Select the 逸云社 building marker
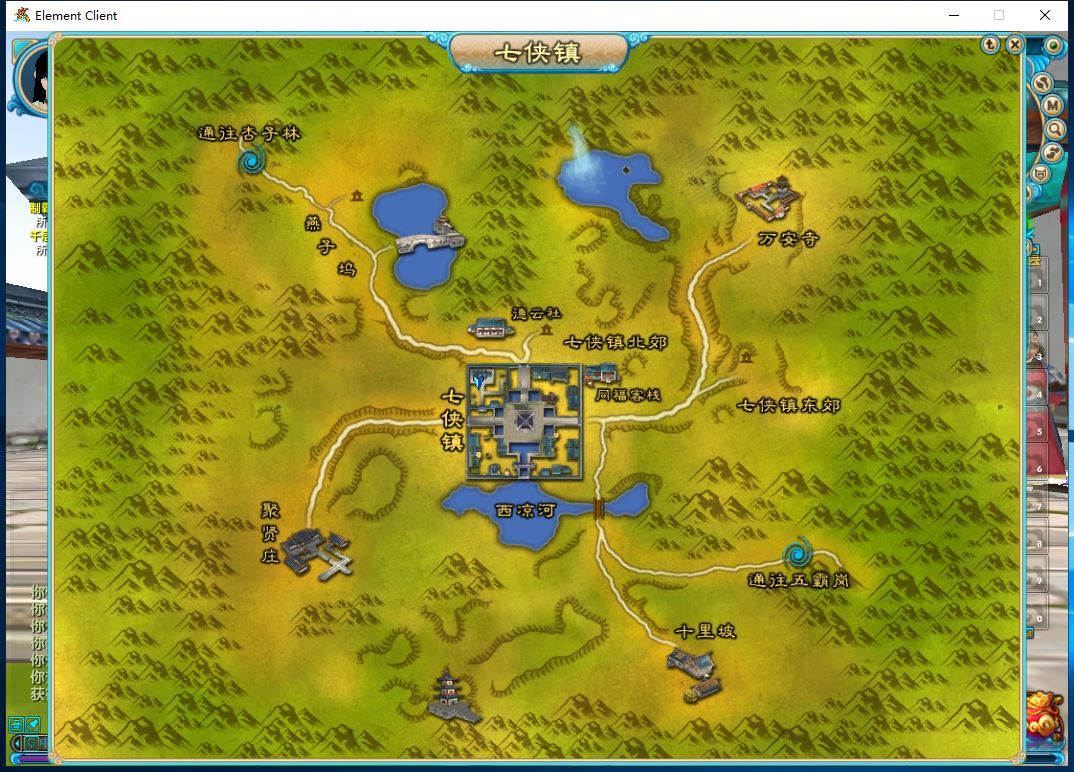 (x=489, y=327)
